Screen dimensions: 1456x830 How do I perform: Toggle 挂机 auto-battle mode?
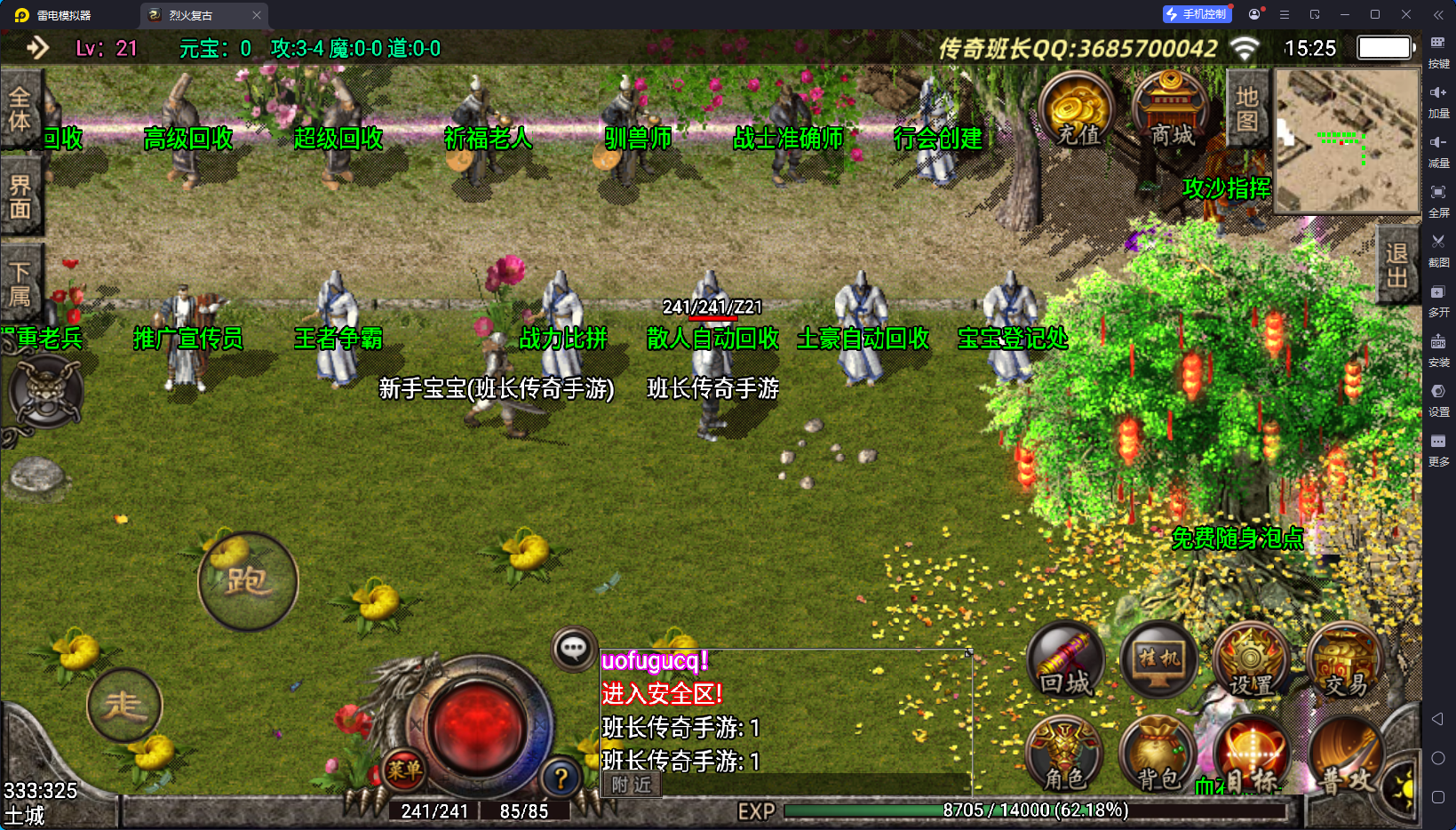tap(1159, 661)
